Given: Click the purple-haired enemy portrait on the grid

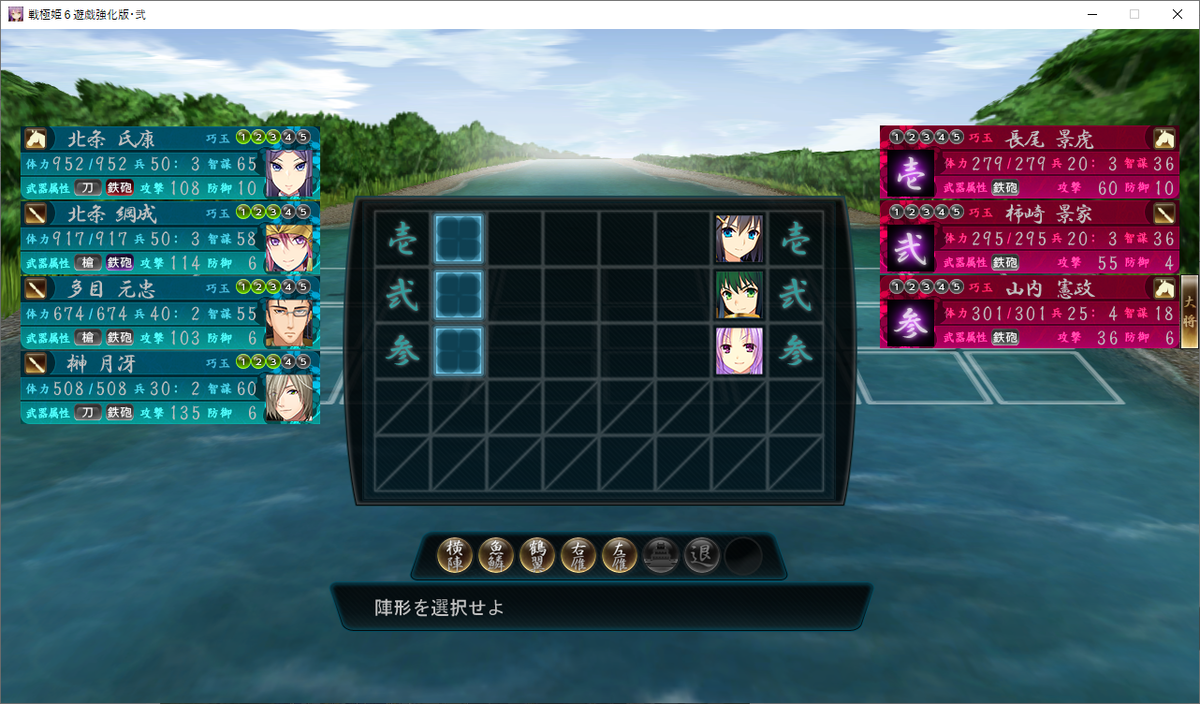Looking at the screenshot, I should (739, 351).
